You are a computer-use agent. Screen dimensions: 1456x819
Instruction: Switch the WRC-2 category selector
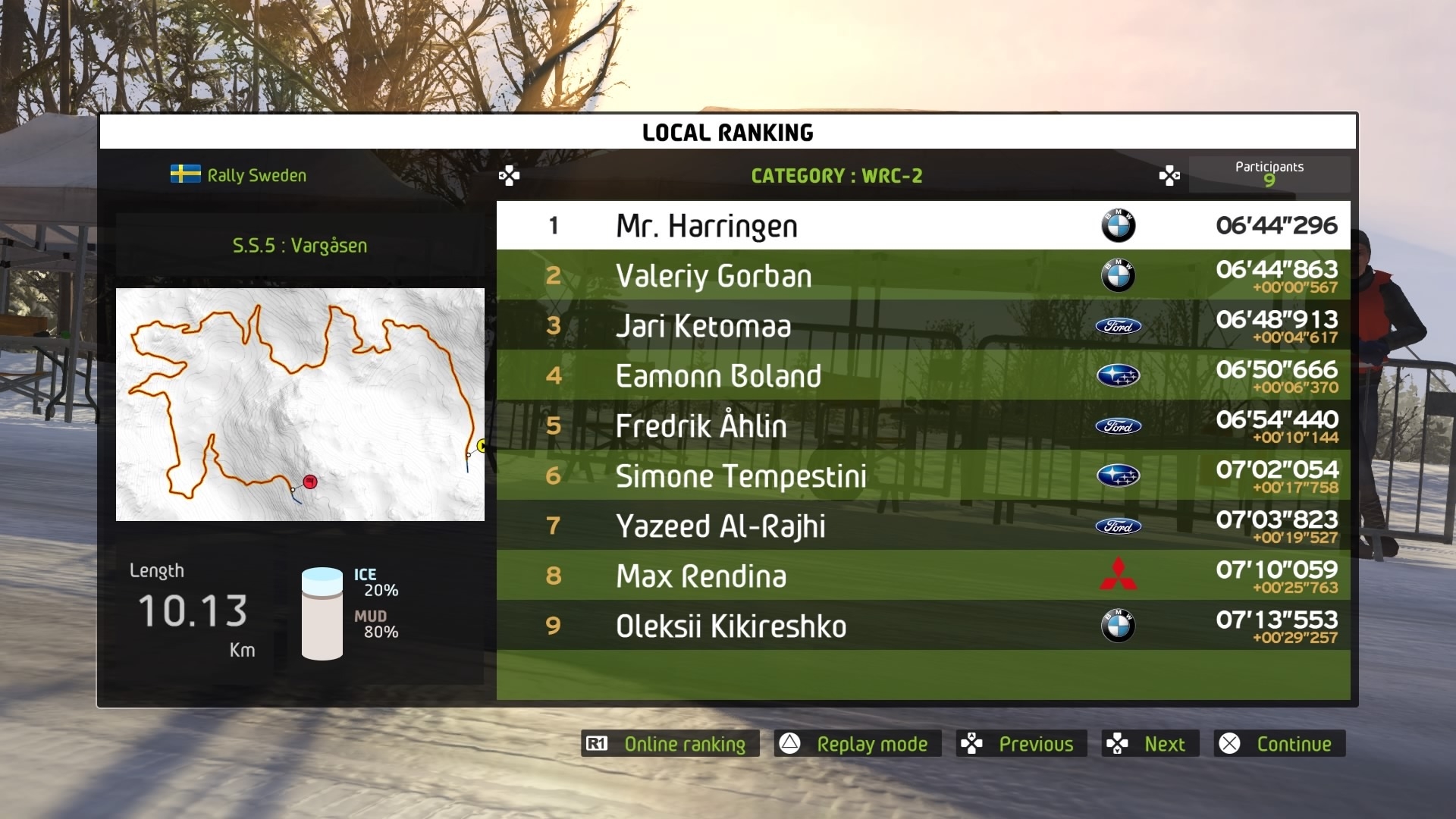click(x=836, y=176)
